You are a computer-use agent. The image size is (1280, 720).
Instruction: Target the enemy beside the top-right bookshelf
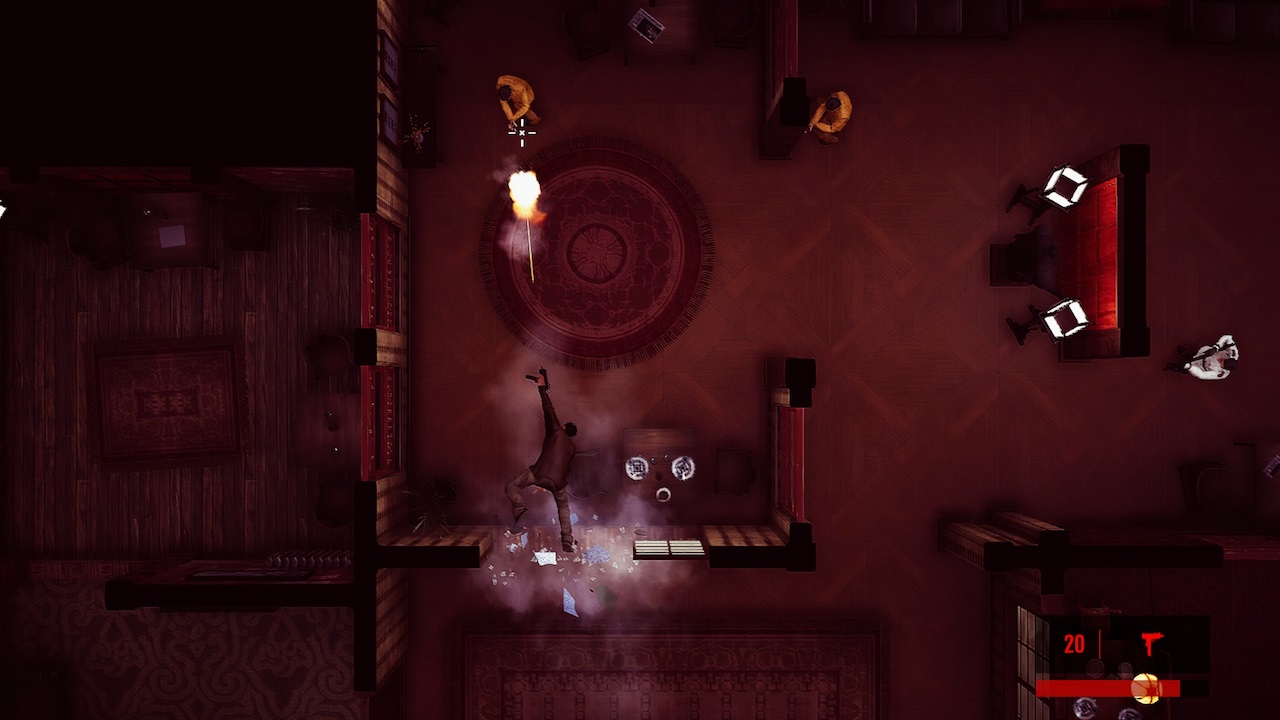pyautogui.click(x=833, y=110)
